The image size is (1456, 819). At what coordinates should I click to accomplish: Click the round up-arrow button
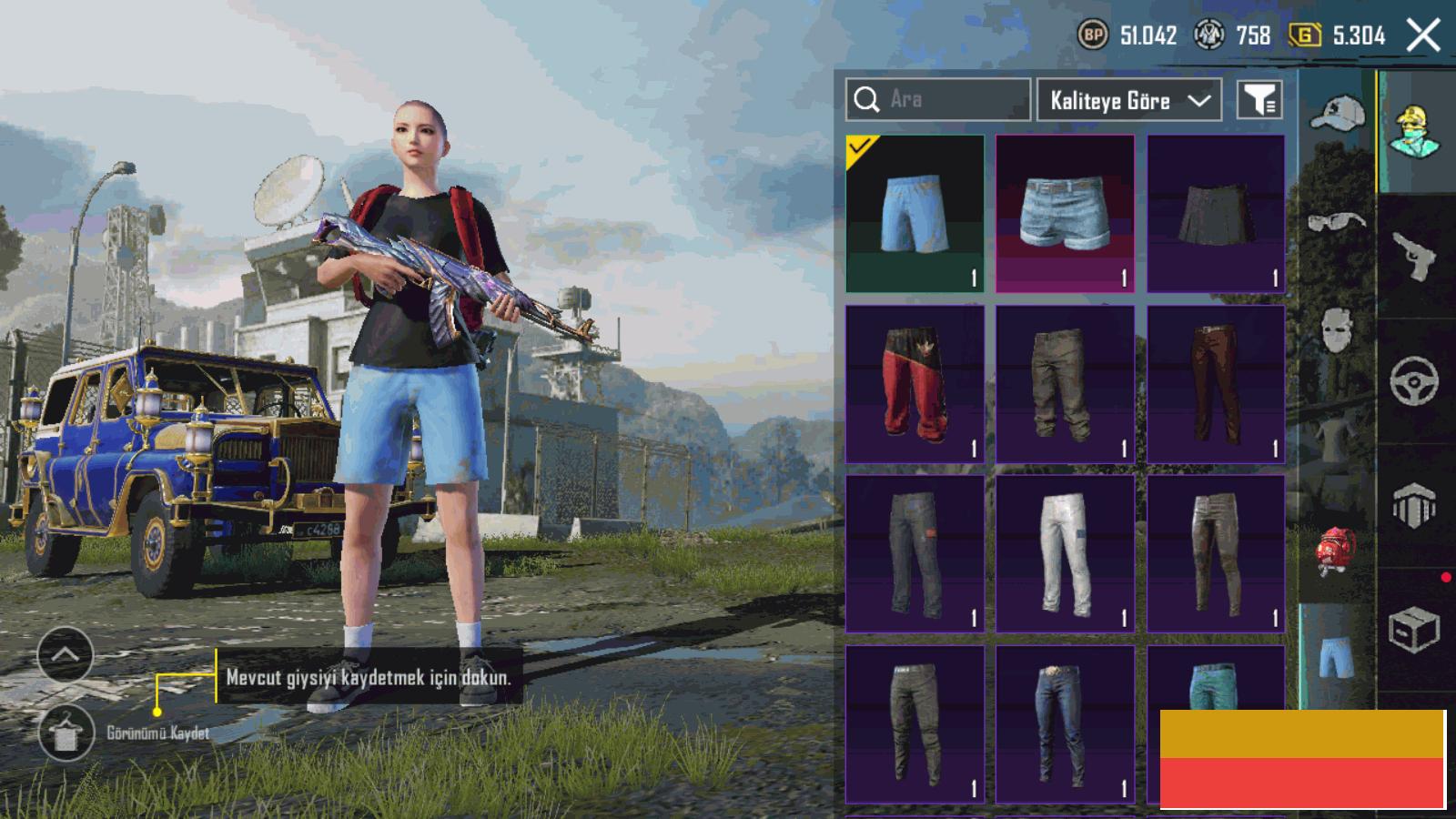point(66,654)
